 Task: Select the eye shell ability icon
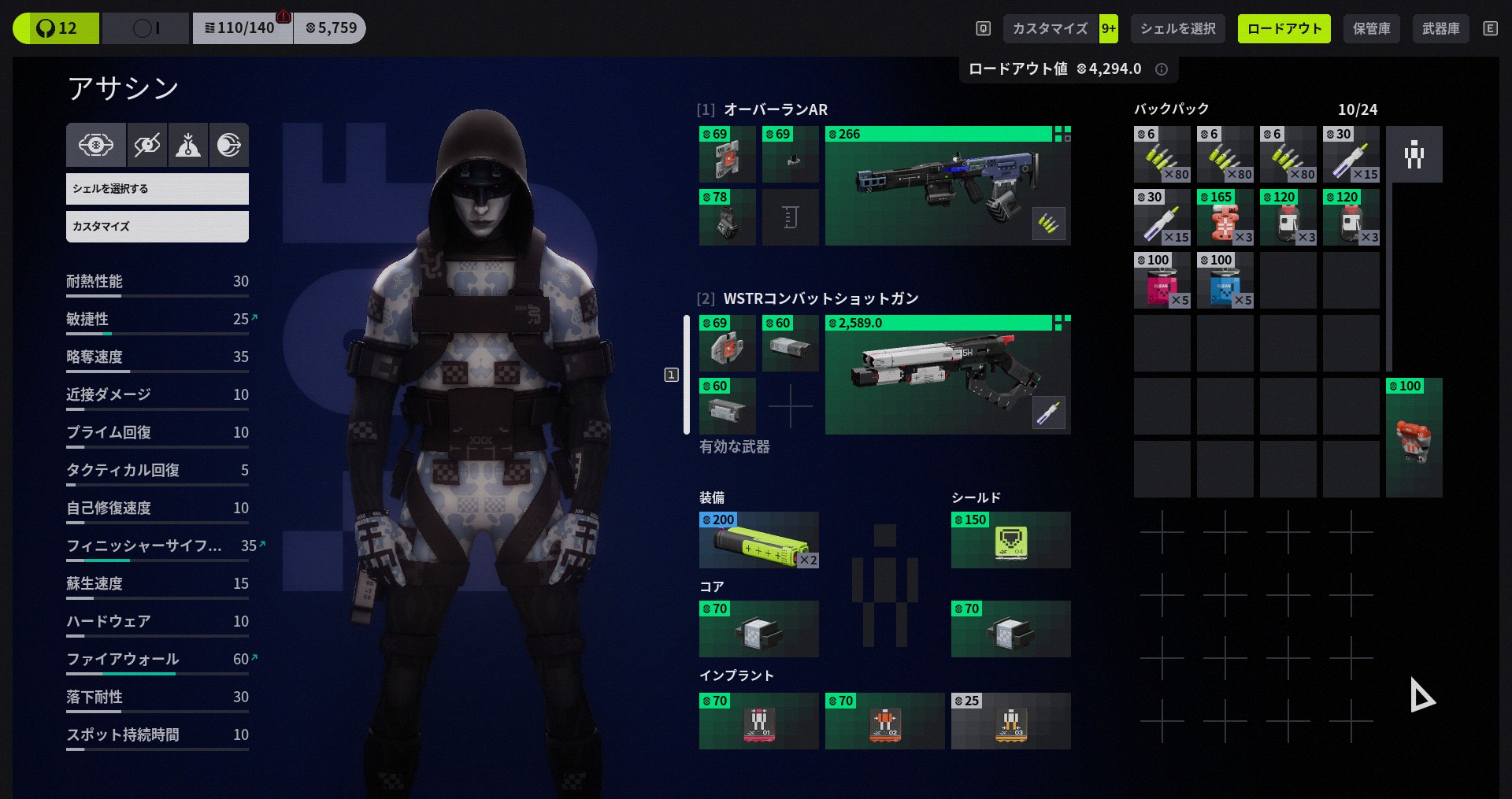[x=96, y=145]
